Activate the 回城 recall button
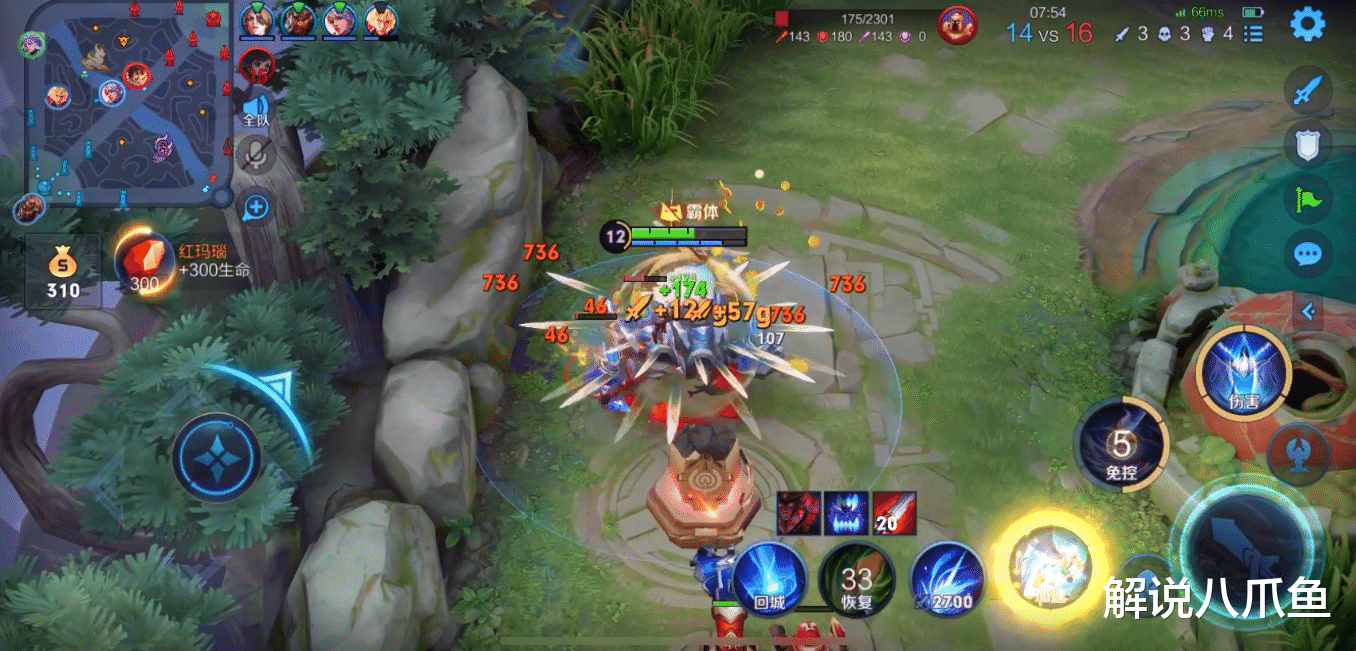1356x651 pixels. (x=770, y=579)
